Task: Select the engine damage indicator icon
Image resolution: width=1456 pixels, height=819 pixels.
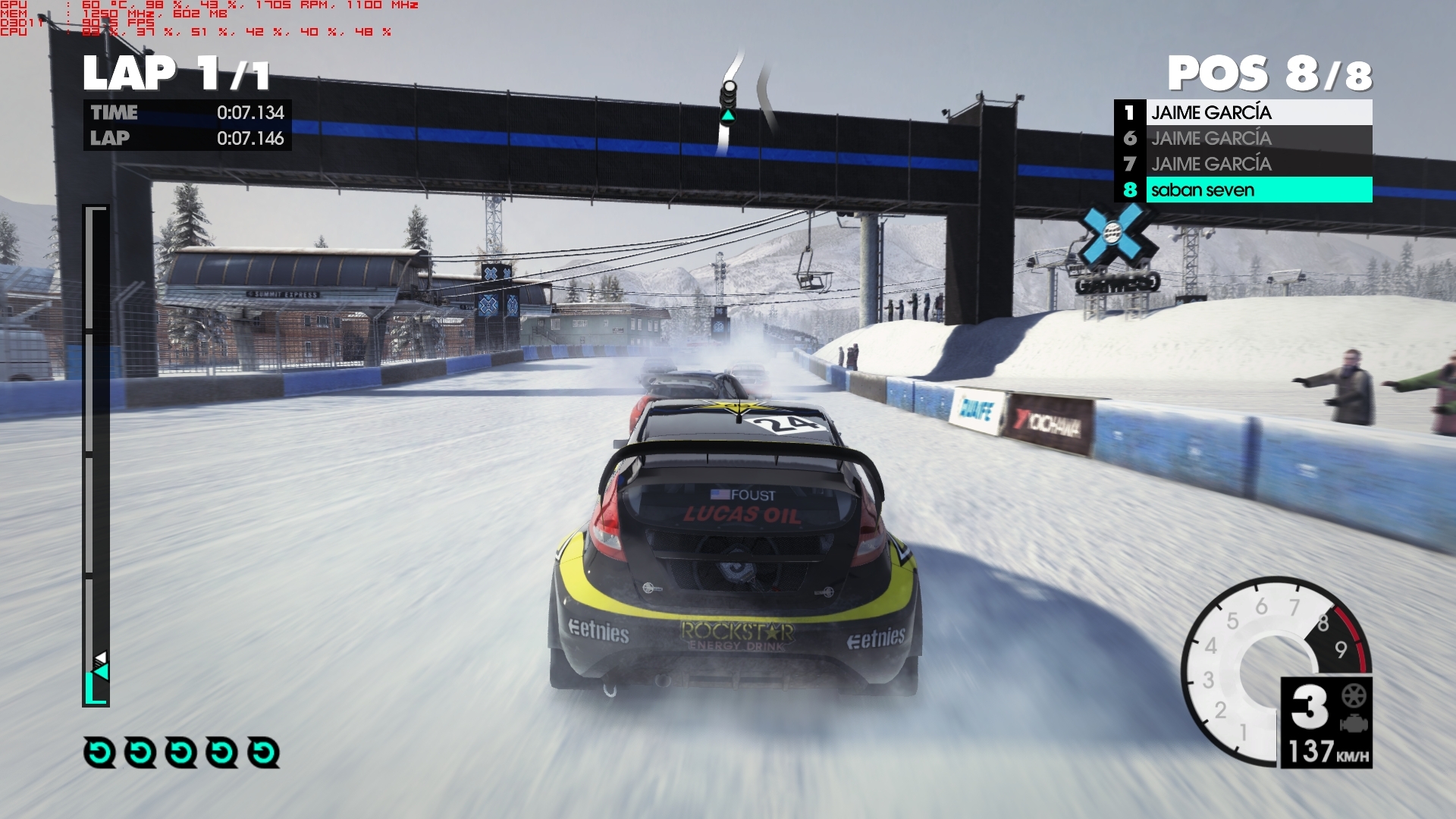Action: click(1354, 723)
